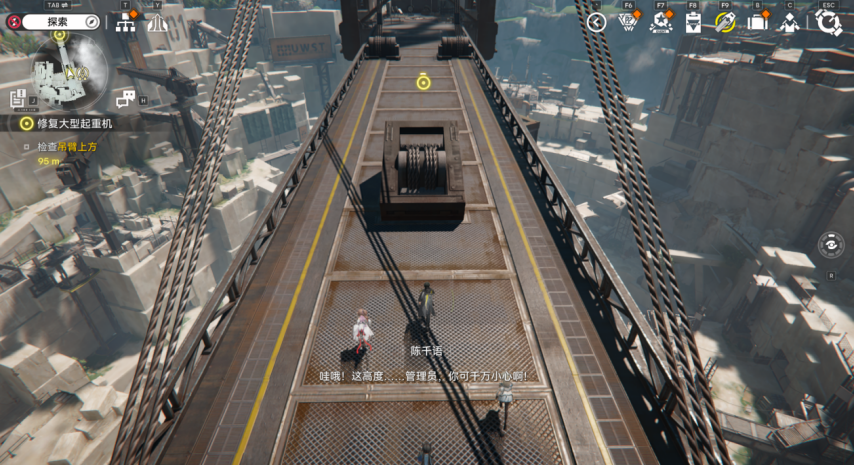
Task: Click the 探索 exploration mode pill
Action: click(61, 21)
